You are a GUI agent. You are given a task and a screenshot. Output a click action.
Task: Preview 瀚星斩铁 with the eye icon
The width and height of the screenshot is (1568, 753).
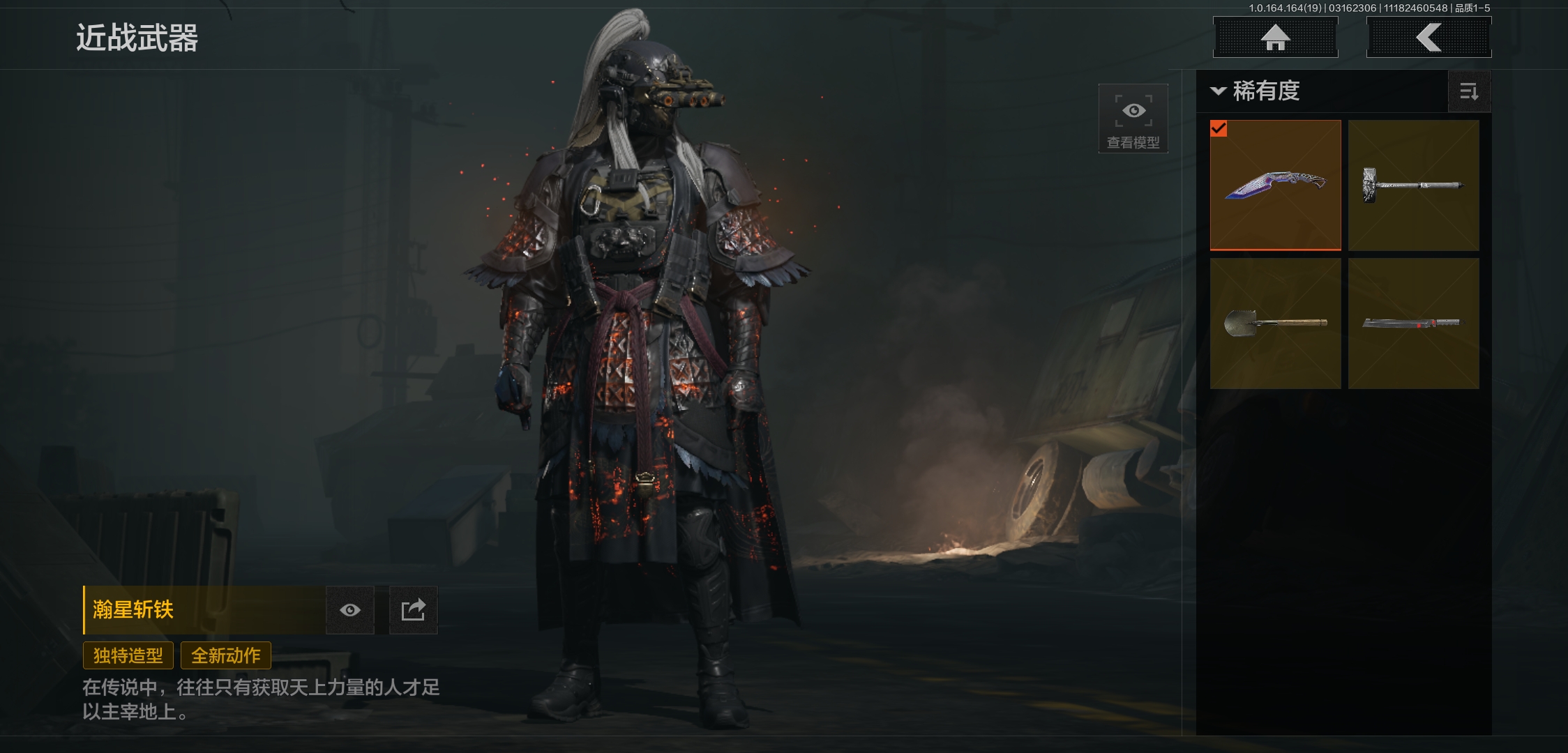coord(350,610)
